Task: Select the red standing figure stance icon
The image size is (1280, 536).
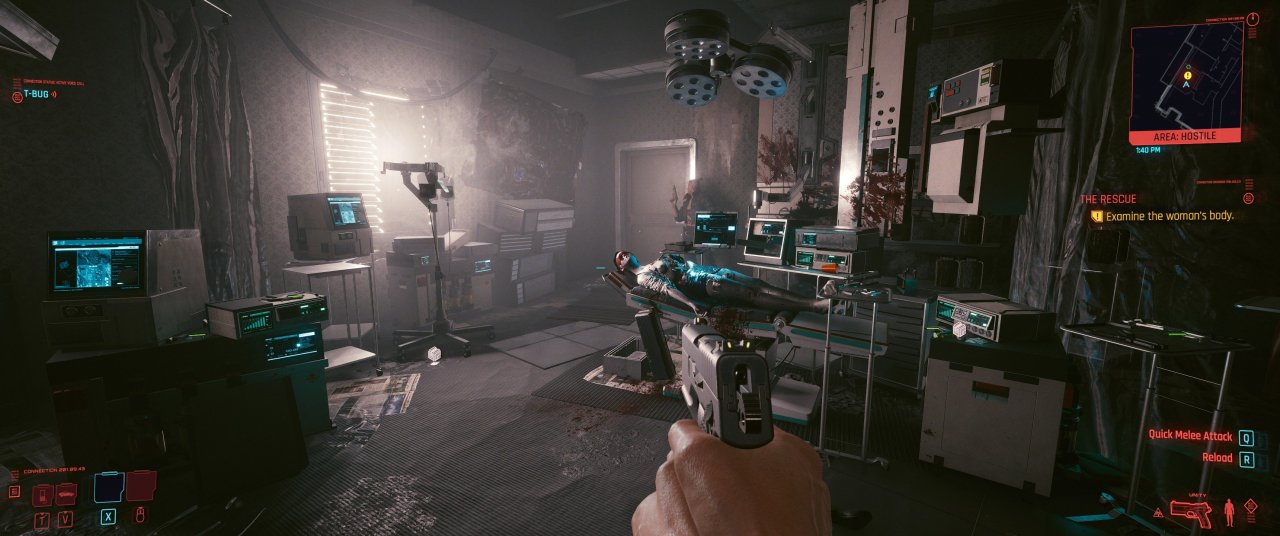Action: tap(1231, 513)
